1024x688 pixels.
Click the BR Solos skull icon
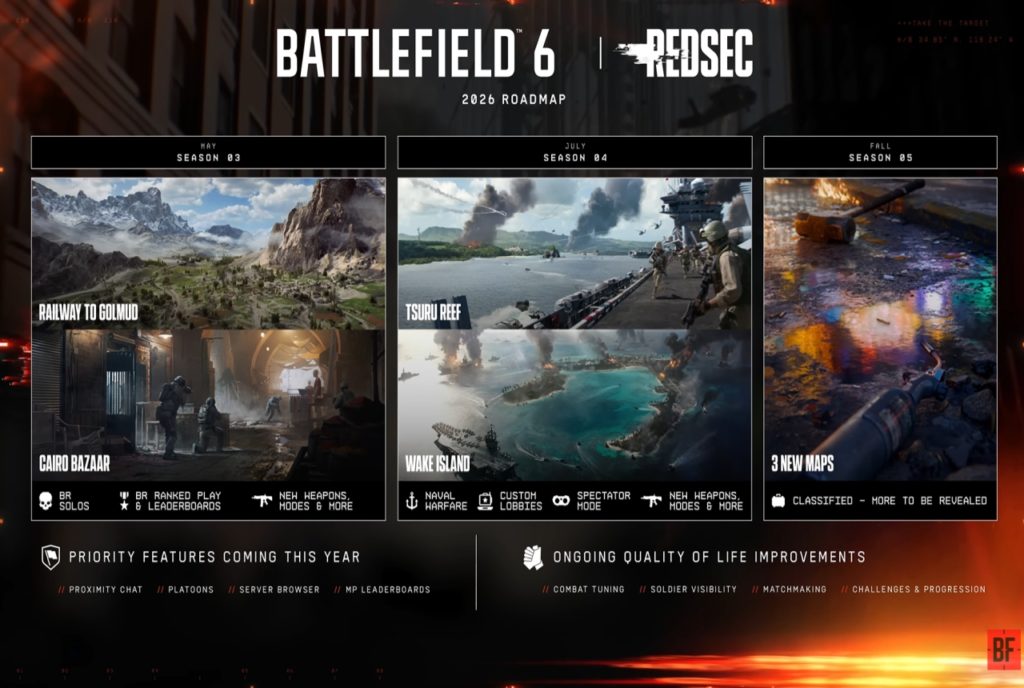pyautogui.click(x=47, y=500)
